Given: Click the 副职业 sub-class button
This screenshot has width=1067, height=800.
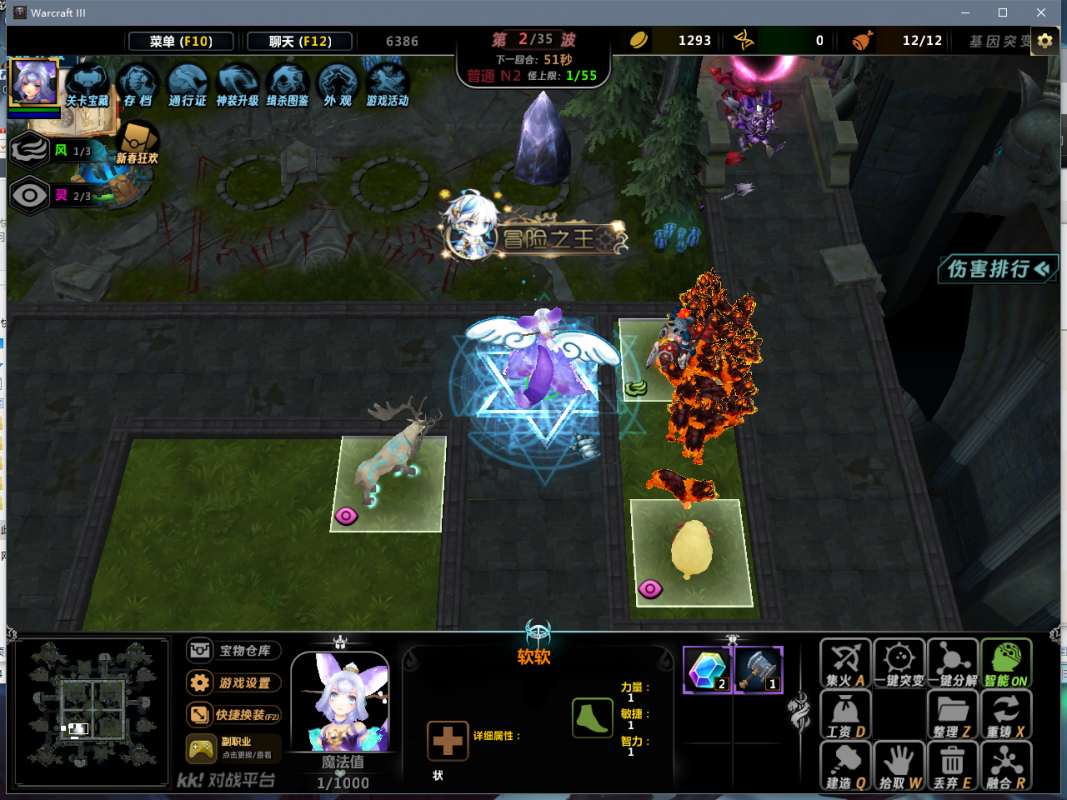Looking at the screenshot, I should pos(233,748).
